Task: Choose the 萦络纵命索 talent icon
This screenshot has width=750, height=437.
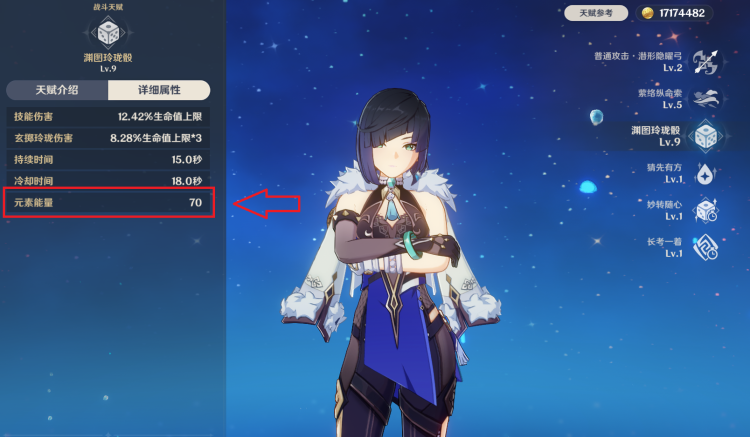Action: (x=706, y=98)
